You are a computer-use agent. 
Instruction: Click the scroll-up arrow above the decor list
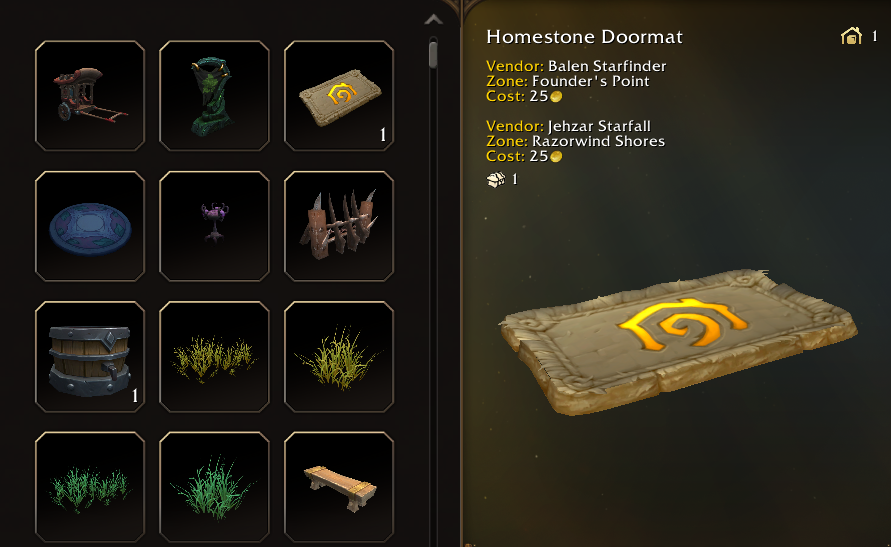pyautogui.click(x=433, y=19)
